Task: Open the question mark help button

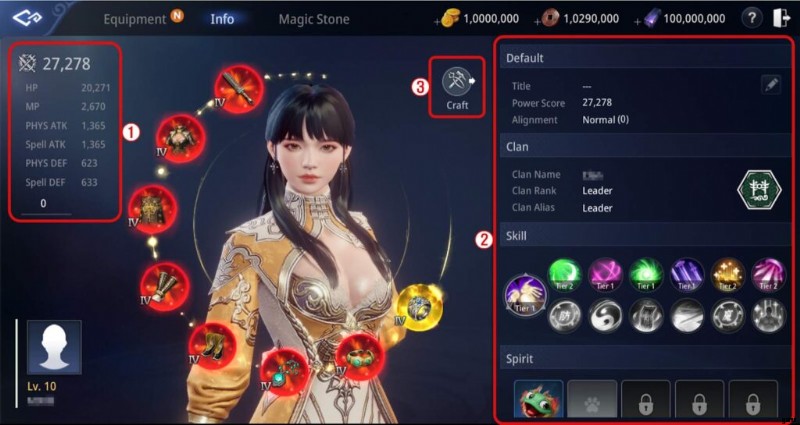Action: 753,18
